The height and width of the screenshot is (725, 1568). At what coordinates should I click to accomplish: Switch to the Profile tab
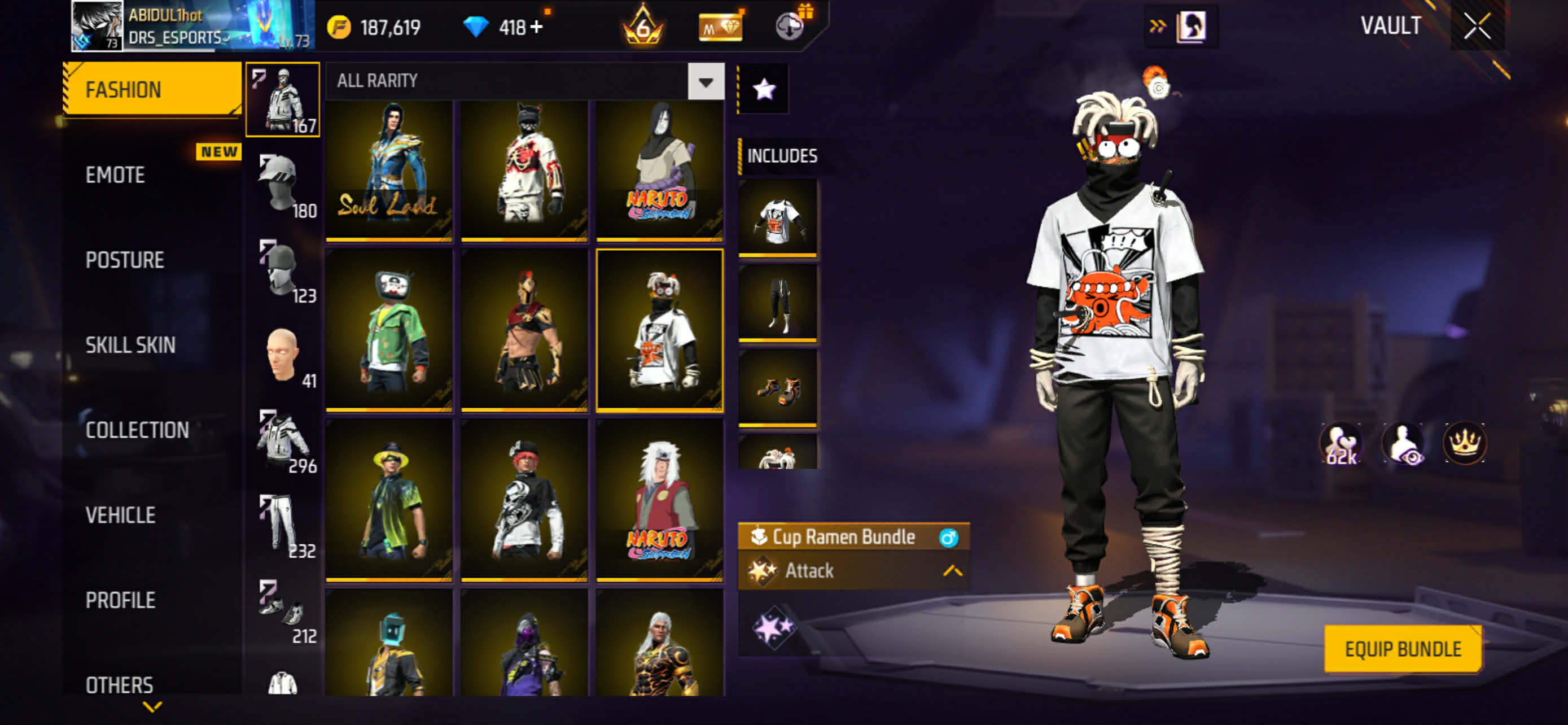click(x=121, y=601)
